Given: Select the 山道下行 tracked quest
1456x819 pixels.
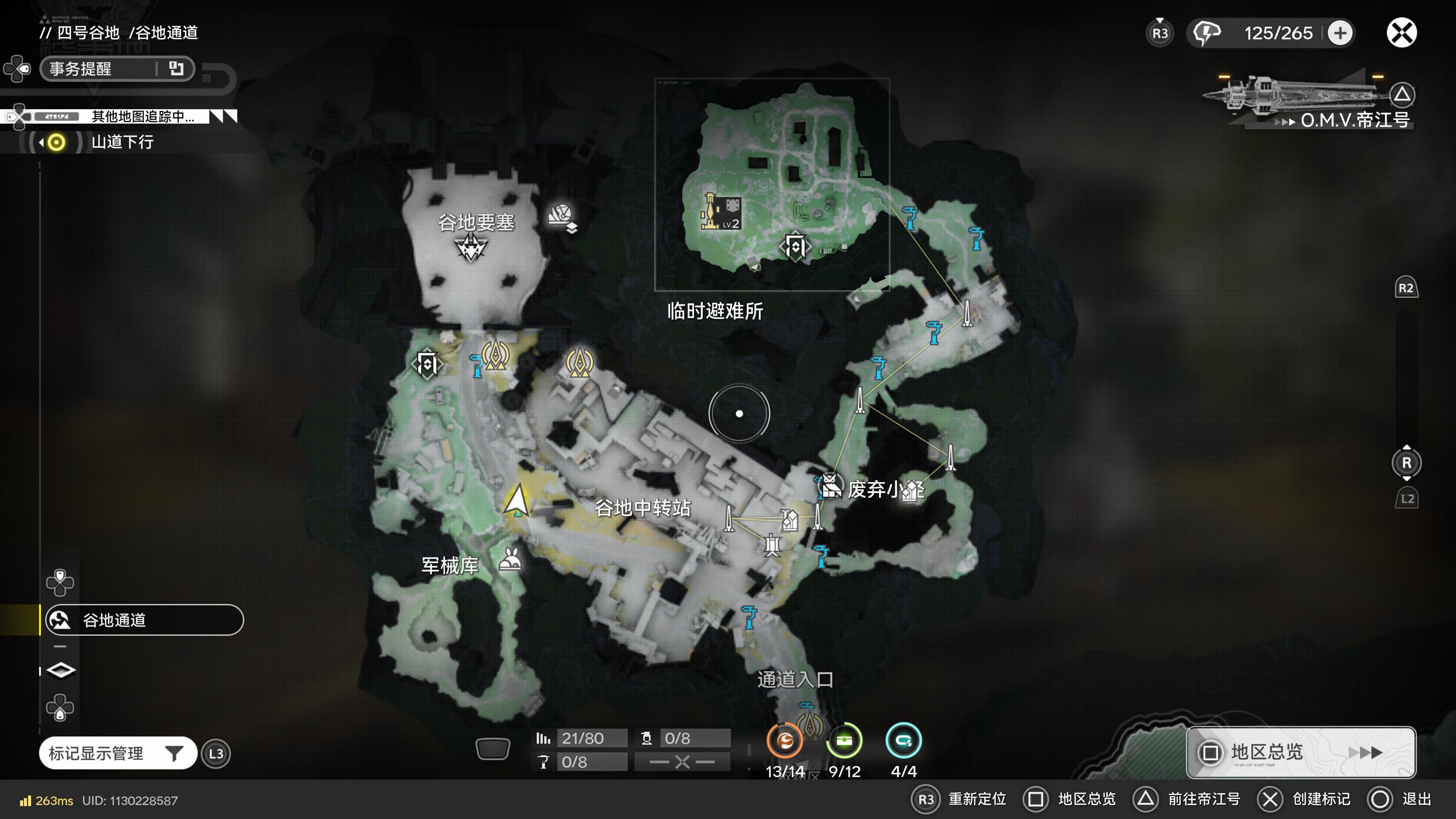Looking at the screenshot, I should coord(122,142).
